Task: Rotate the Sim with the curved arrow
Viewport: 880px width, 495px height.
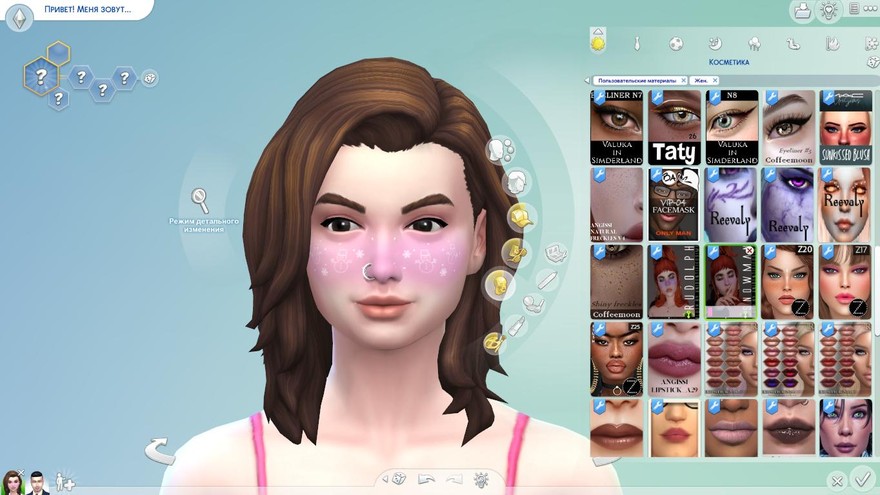Action: [159, 451]
